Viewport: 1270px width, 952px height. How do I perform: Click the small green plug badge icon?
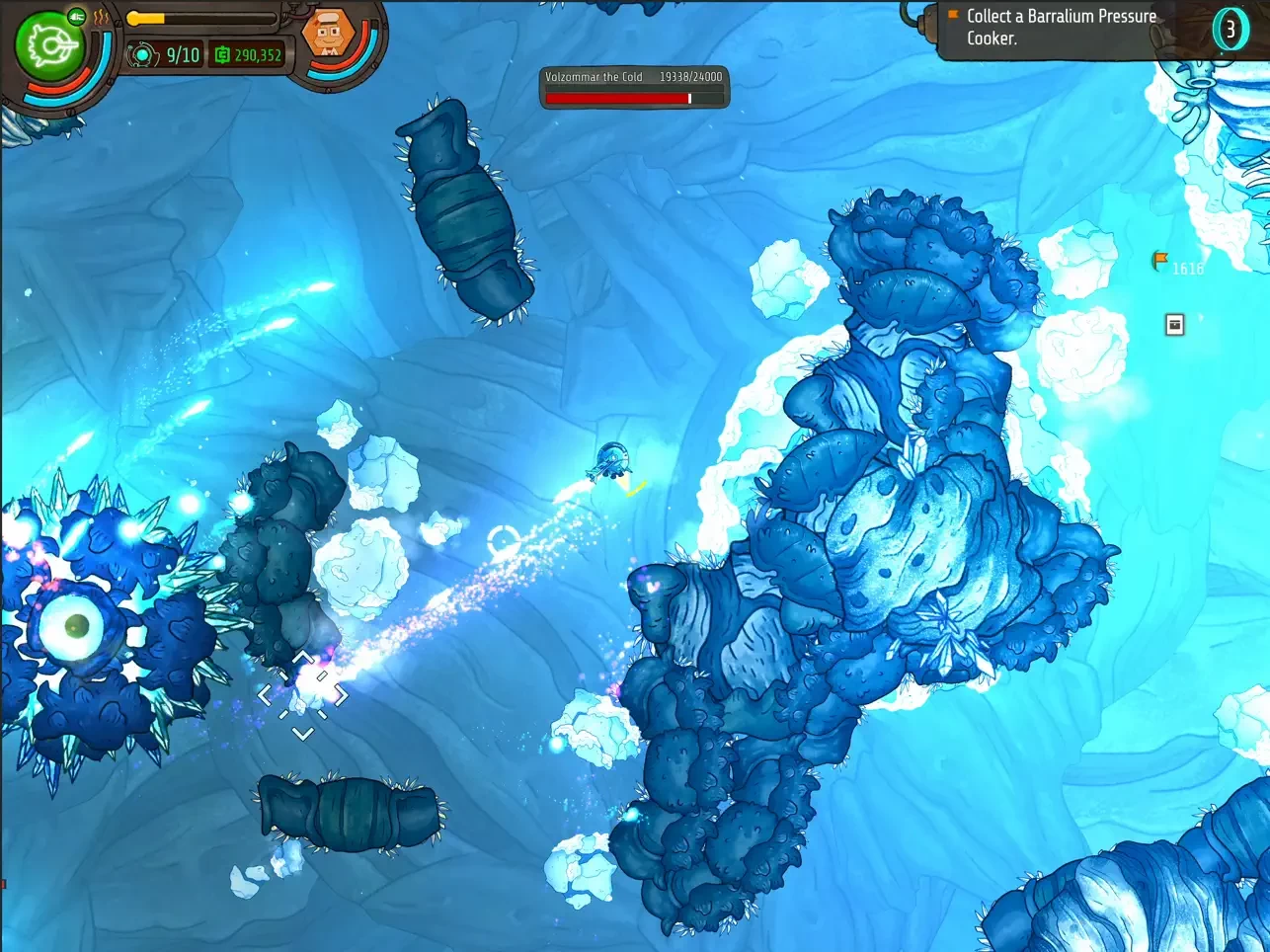(x=77, y=16)
